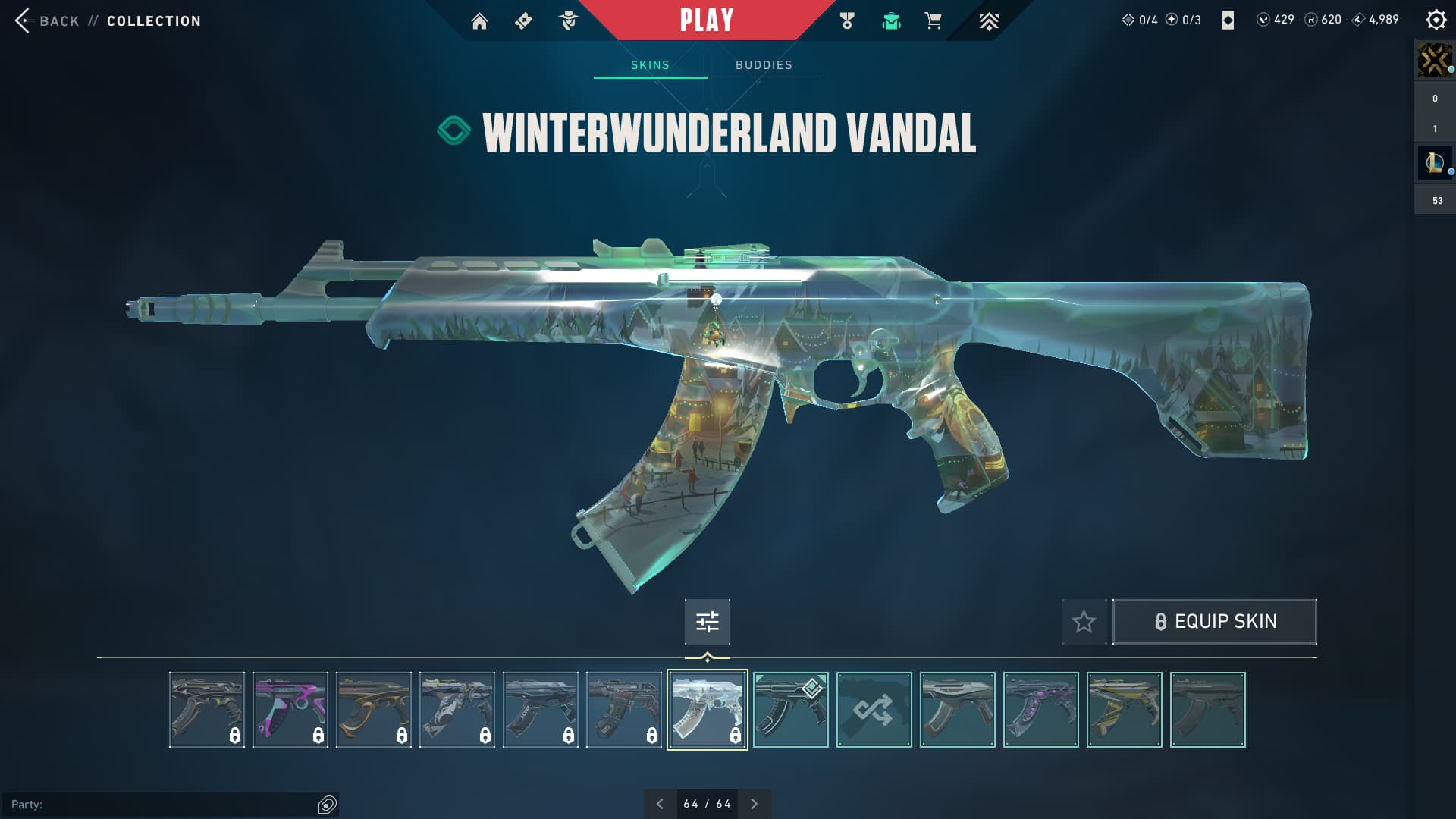Open the store cart icon
Image resolution: width=1456 pixels, height=819 pixels.
pos(933,21)
